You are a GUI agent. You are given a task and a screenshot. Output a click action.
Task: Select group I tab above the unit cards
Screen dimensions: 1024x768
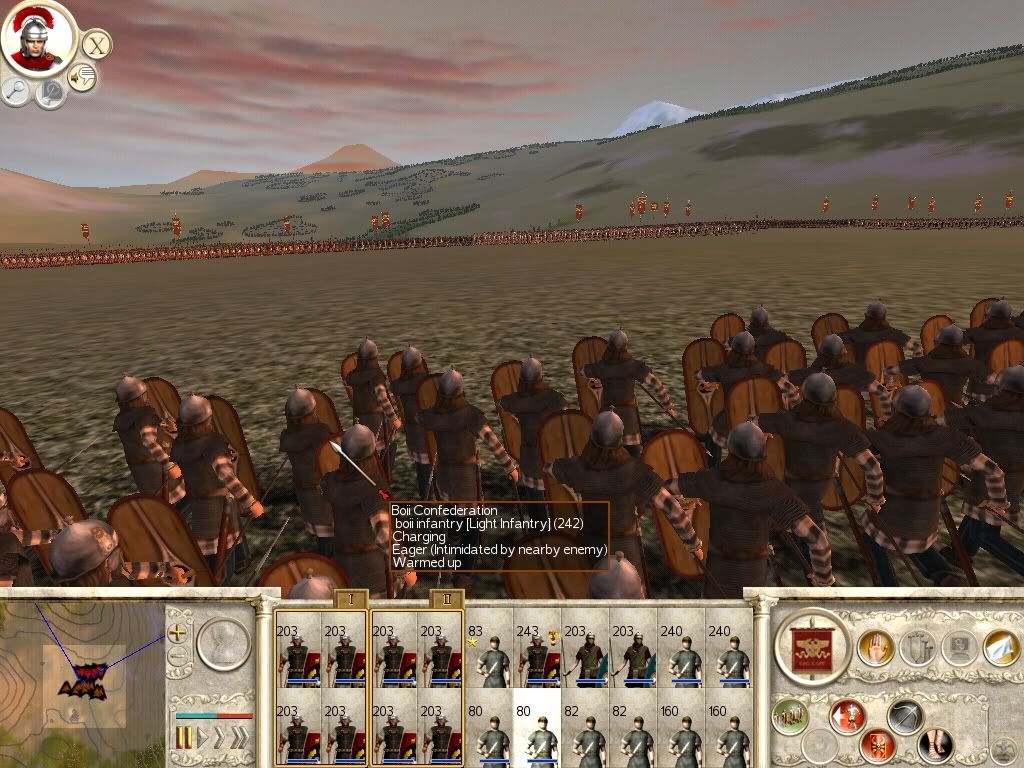(350, 600)
